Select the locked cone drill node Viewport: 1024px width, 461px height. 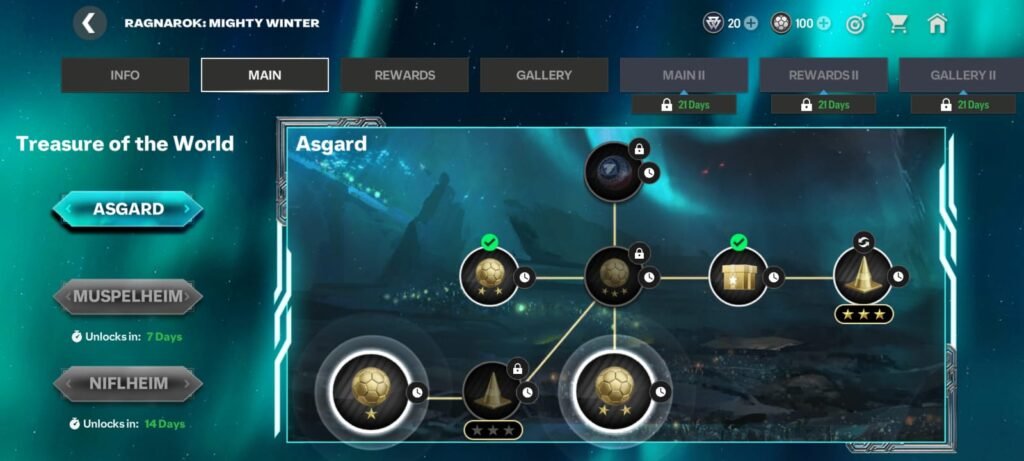492,392
